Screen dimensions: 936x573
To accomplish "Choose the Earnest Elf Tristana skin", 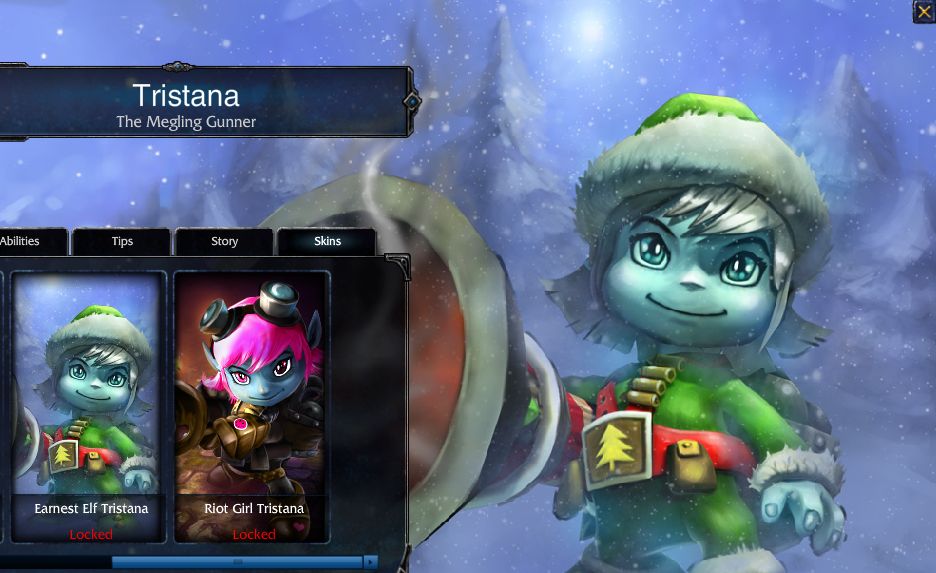I will tap(90, 405).
